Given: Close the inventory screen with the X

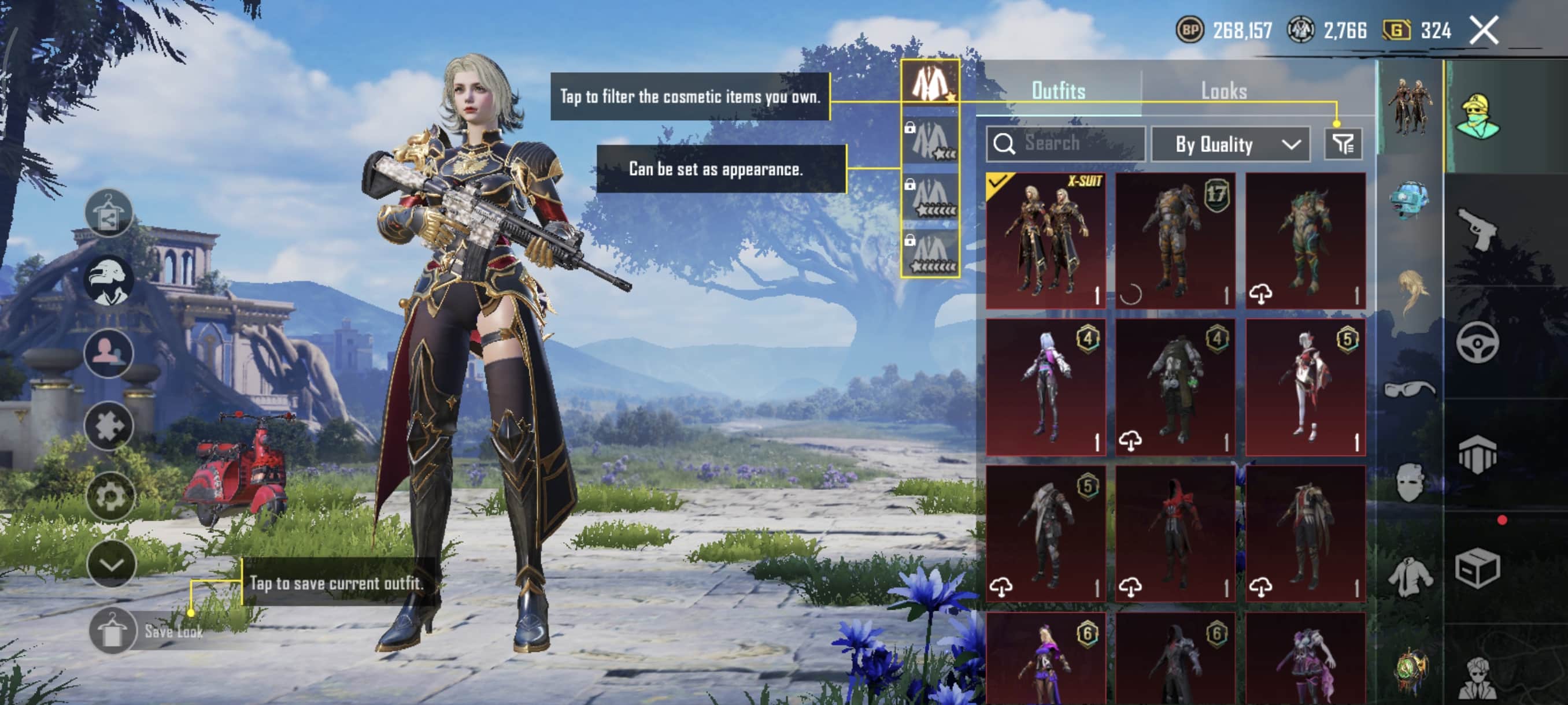Looking at the screenshot, I should click(1484, 31).
